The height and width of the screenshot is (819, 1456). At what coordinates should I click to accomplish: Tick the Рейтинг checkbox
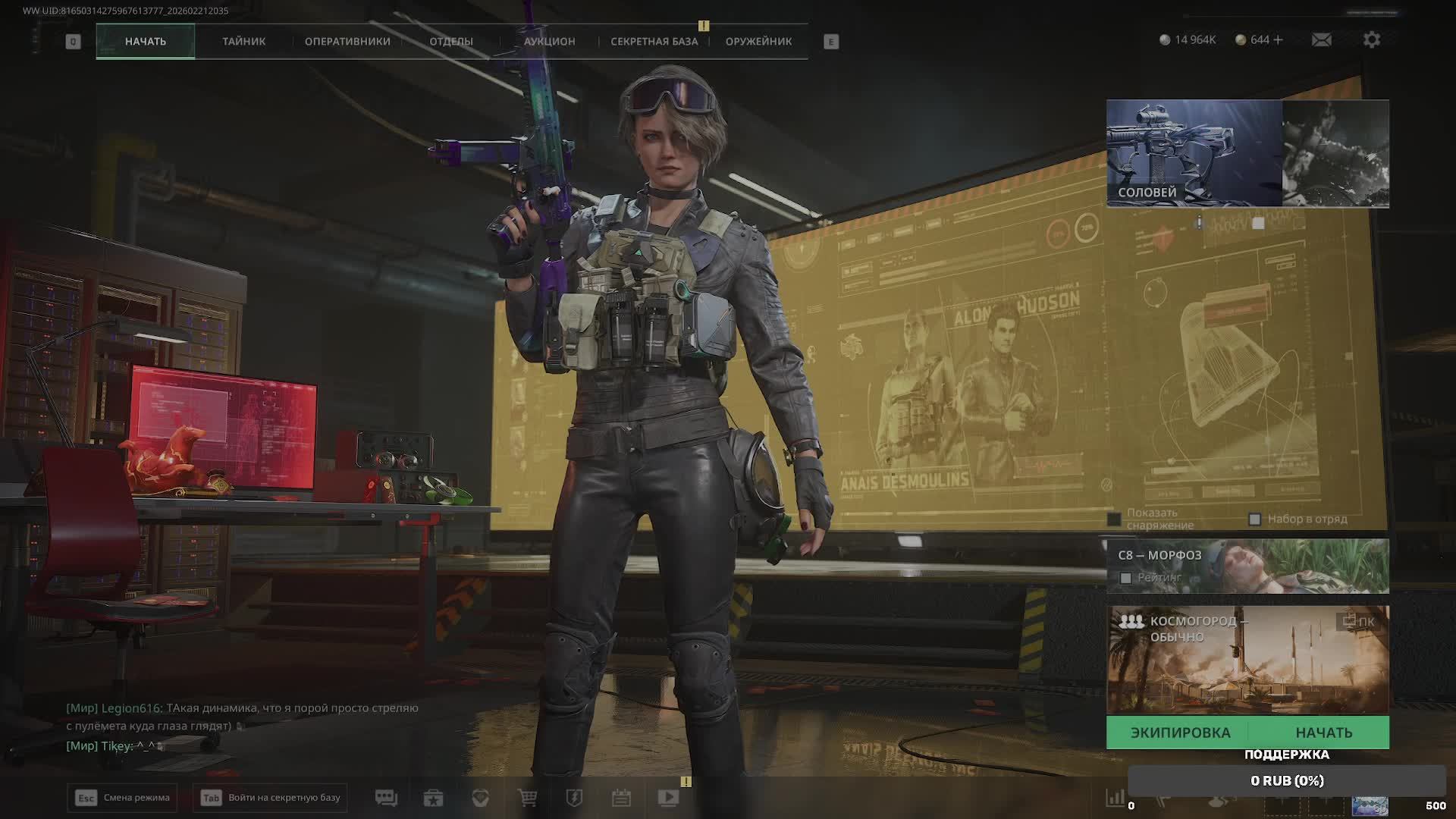point(1126,578)
